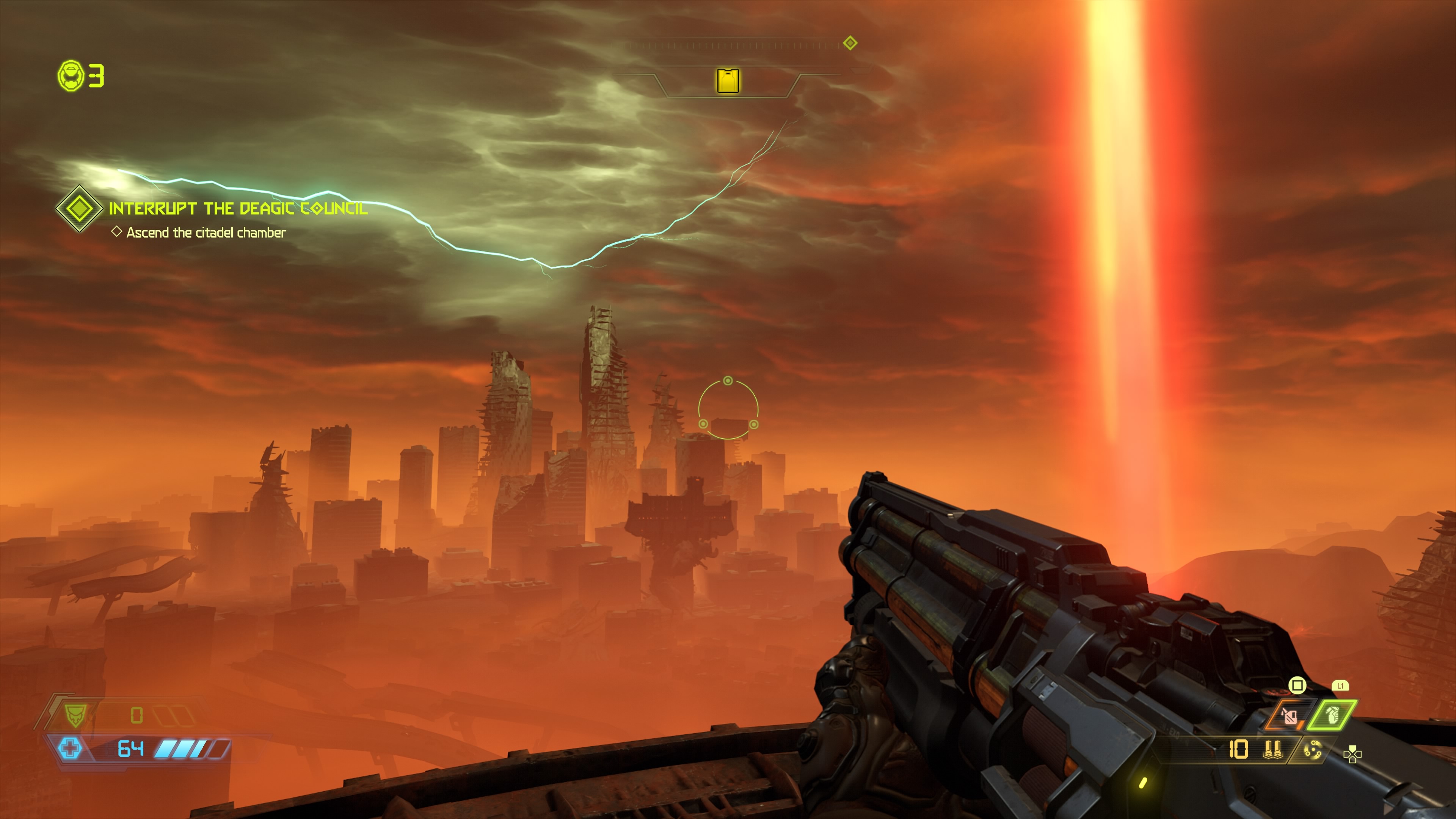Viewport: 1456px width, 819px height.
Task: Click the extra lives helmet icon
Action: tap(71, 76)
